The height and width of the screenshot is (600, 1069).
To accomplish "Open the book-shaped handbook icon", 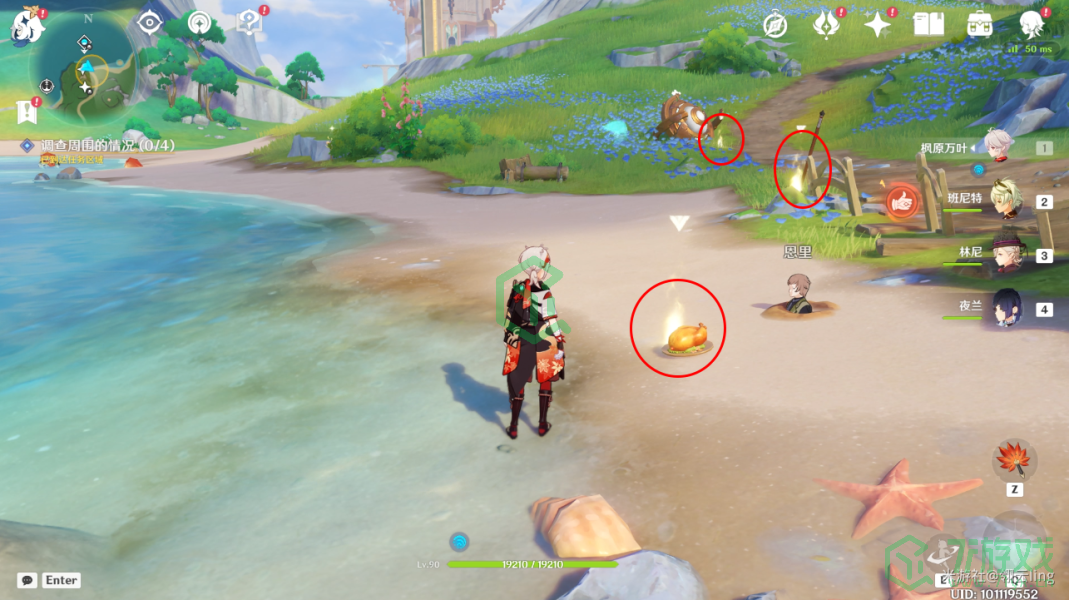I will [929, 24].
